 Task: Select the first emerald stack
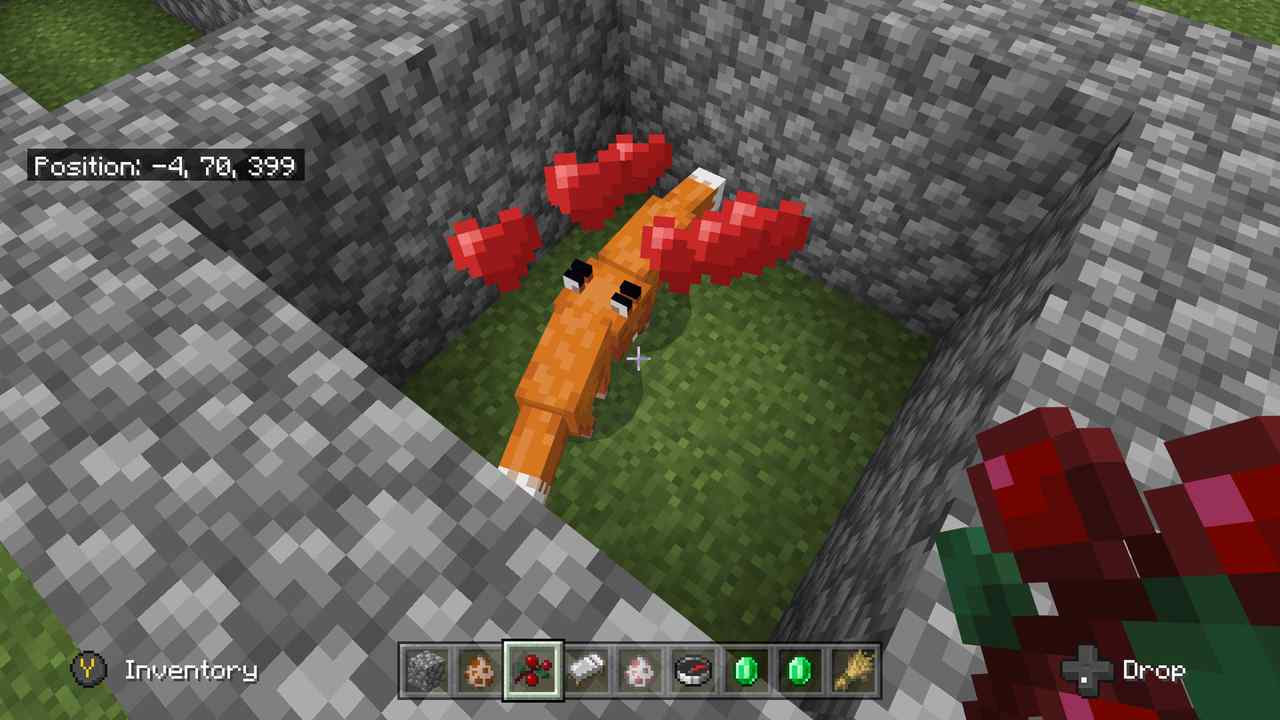[x=747, y=670]
